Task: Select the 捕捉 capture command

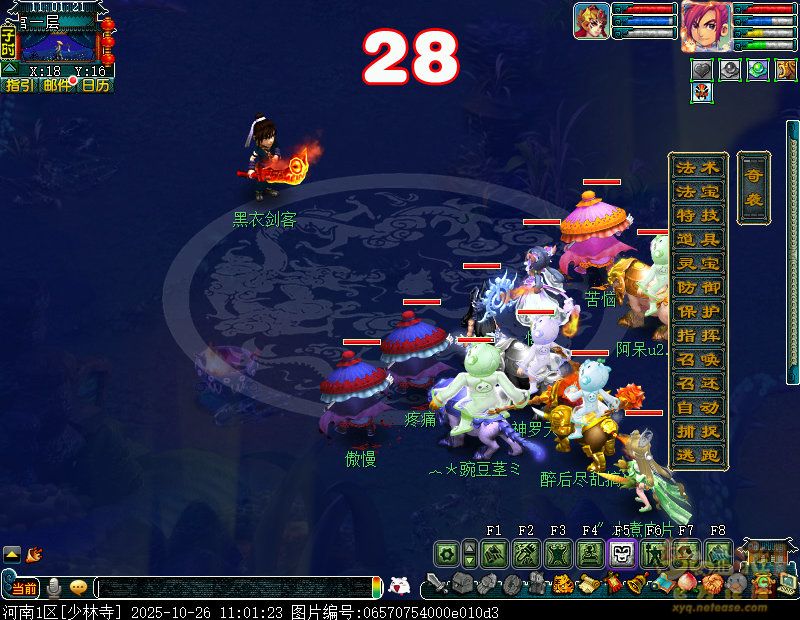Action: tap(697, 431)
